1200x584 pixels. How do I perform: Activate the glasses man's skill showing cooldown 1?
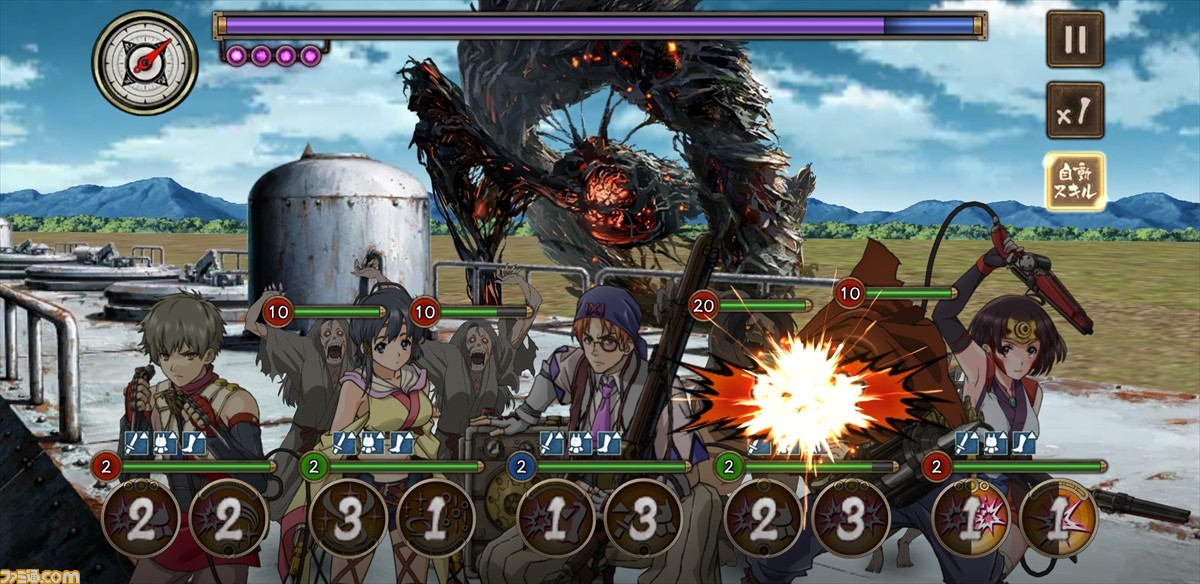pos(556,518)
